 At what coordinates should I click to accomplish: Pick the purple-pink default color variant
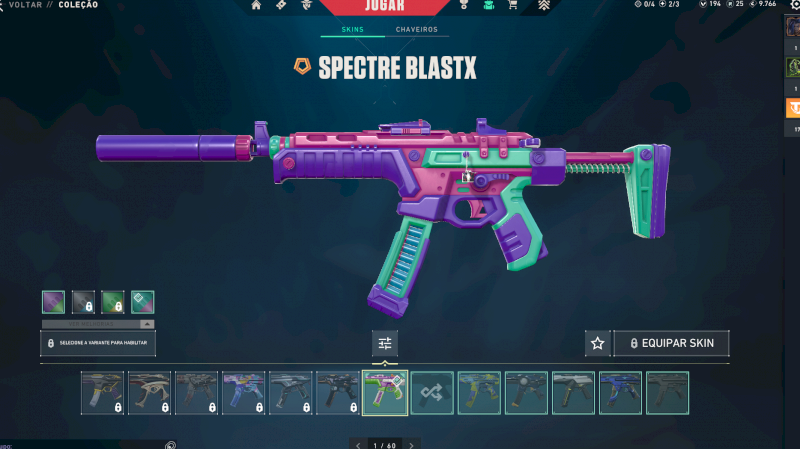(x=53, y=301)
